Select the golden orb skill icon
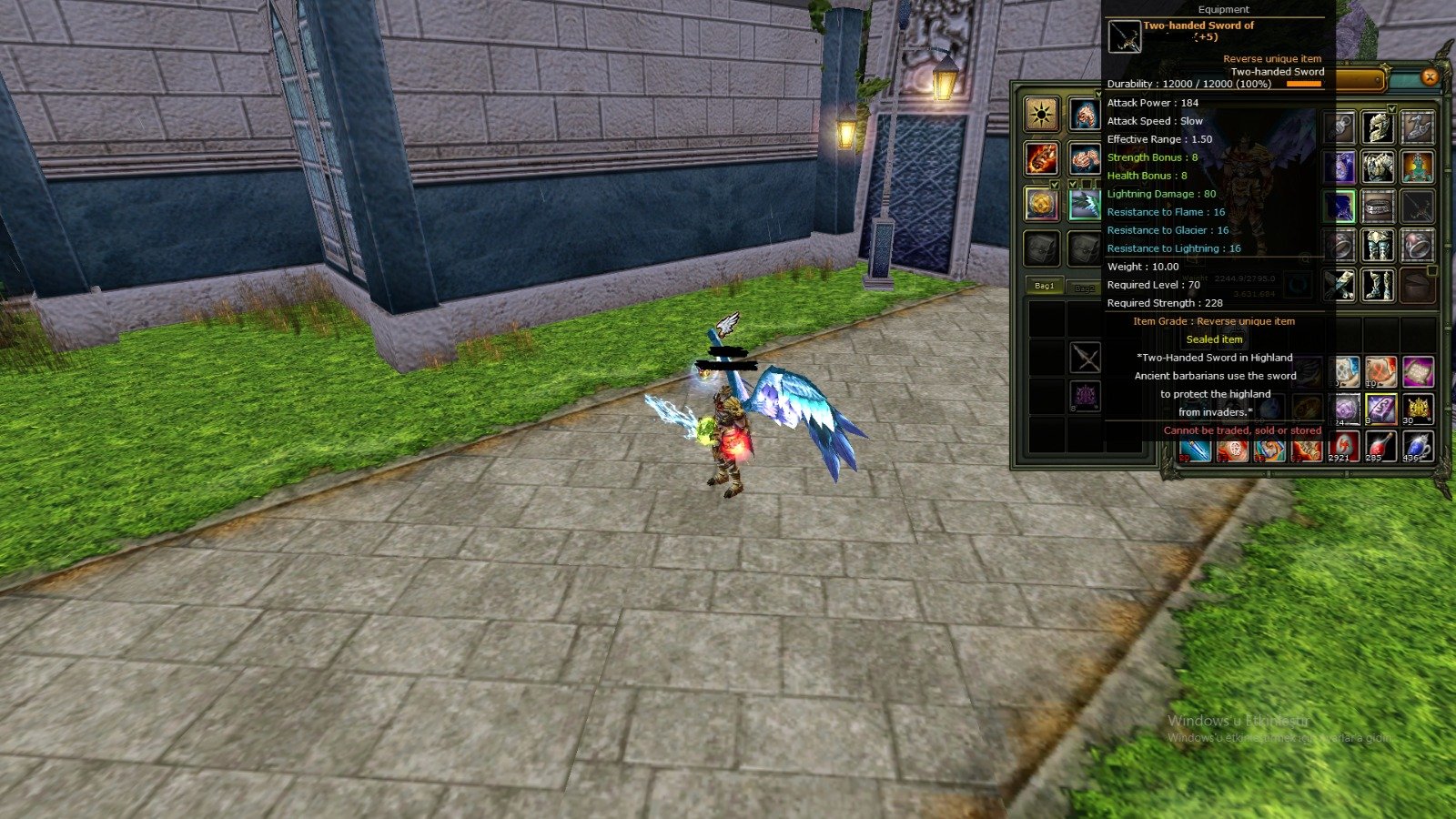This screenshot has width=1456, height=819. (x=1041, y=204)
